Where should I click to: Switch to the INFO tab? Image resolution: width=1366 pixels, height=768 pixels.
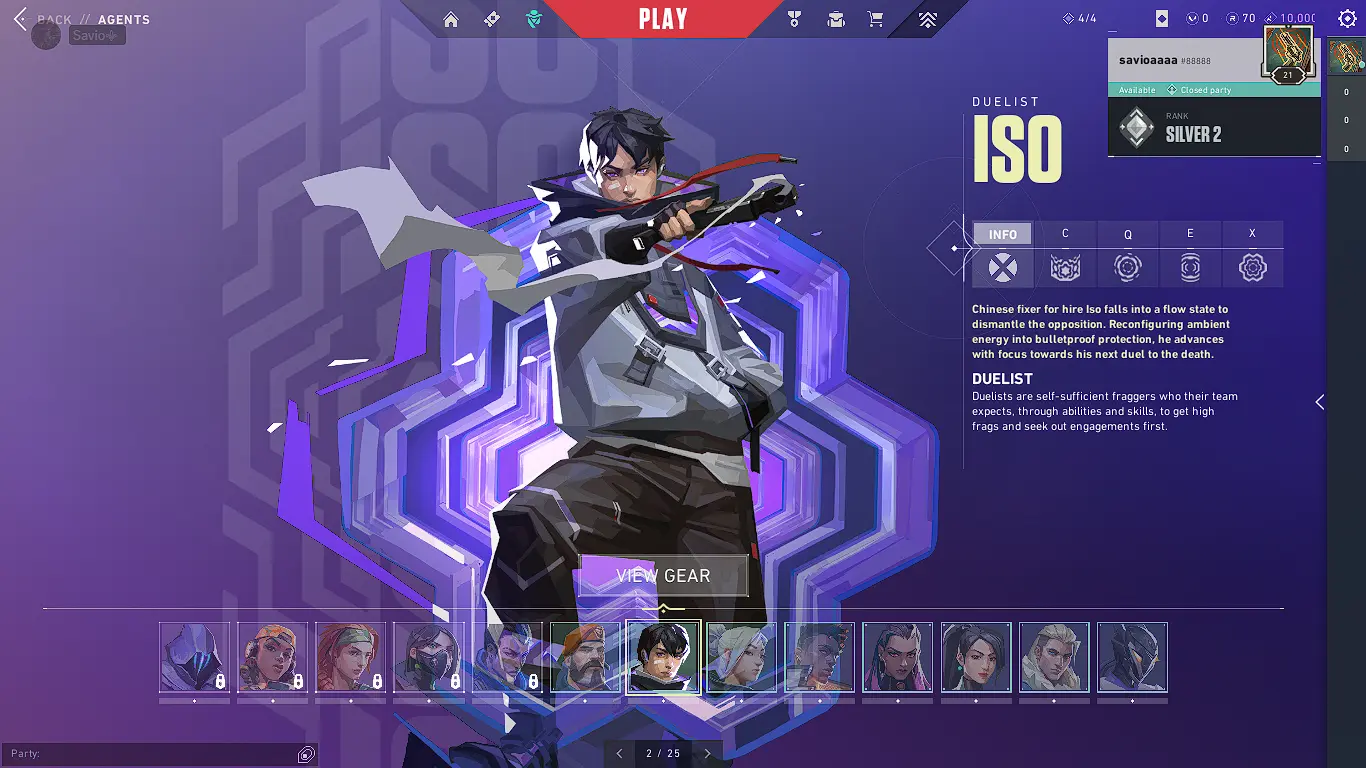click(1002, 233)
